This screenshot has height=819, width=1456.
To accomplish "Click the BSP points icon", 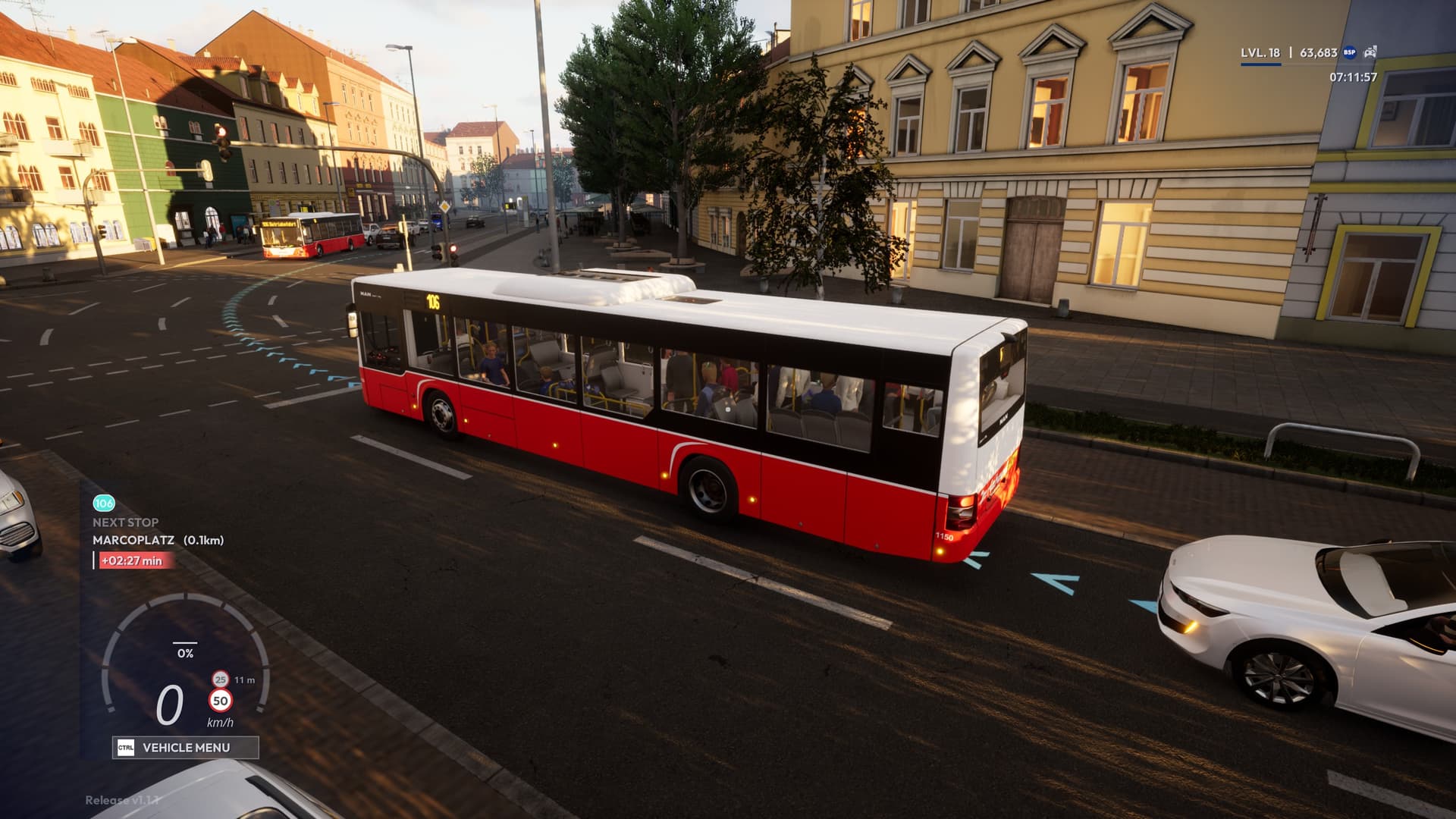I will (x=1350, y=52).
